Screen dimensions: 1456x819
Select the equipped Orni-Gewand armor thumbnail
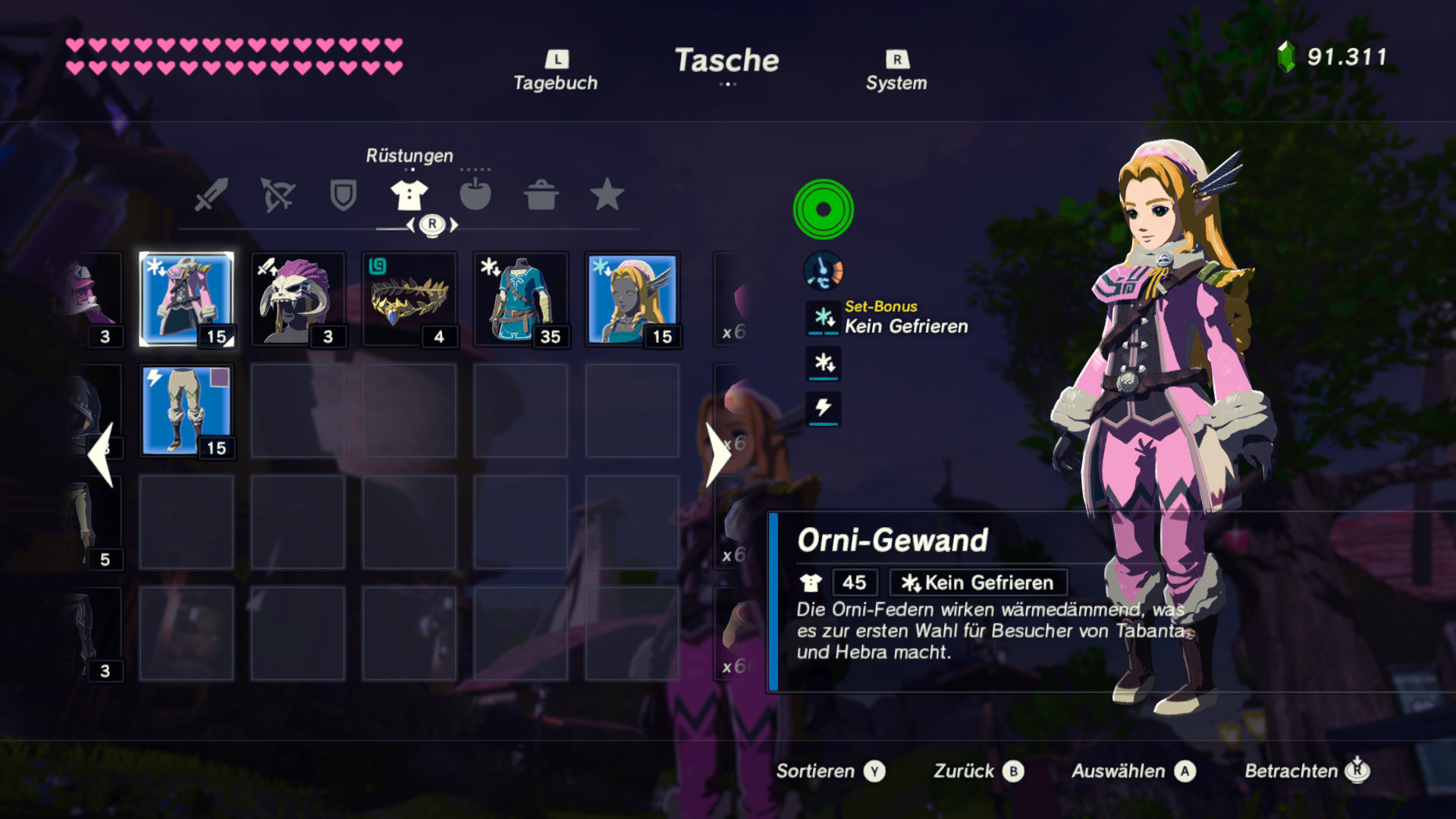pyautogui.click(x=186, y=297)
